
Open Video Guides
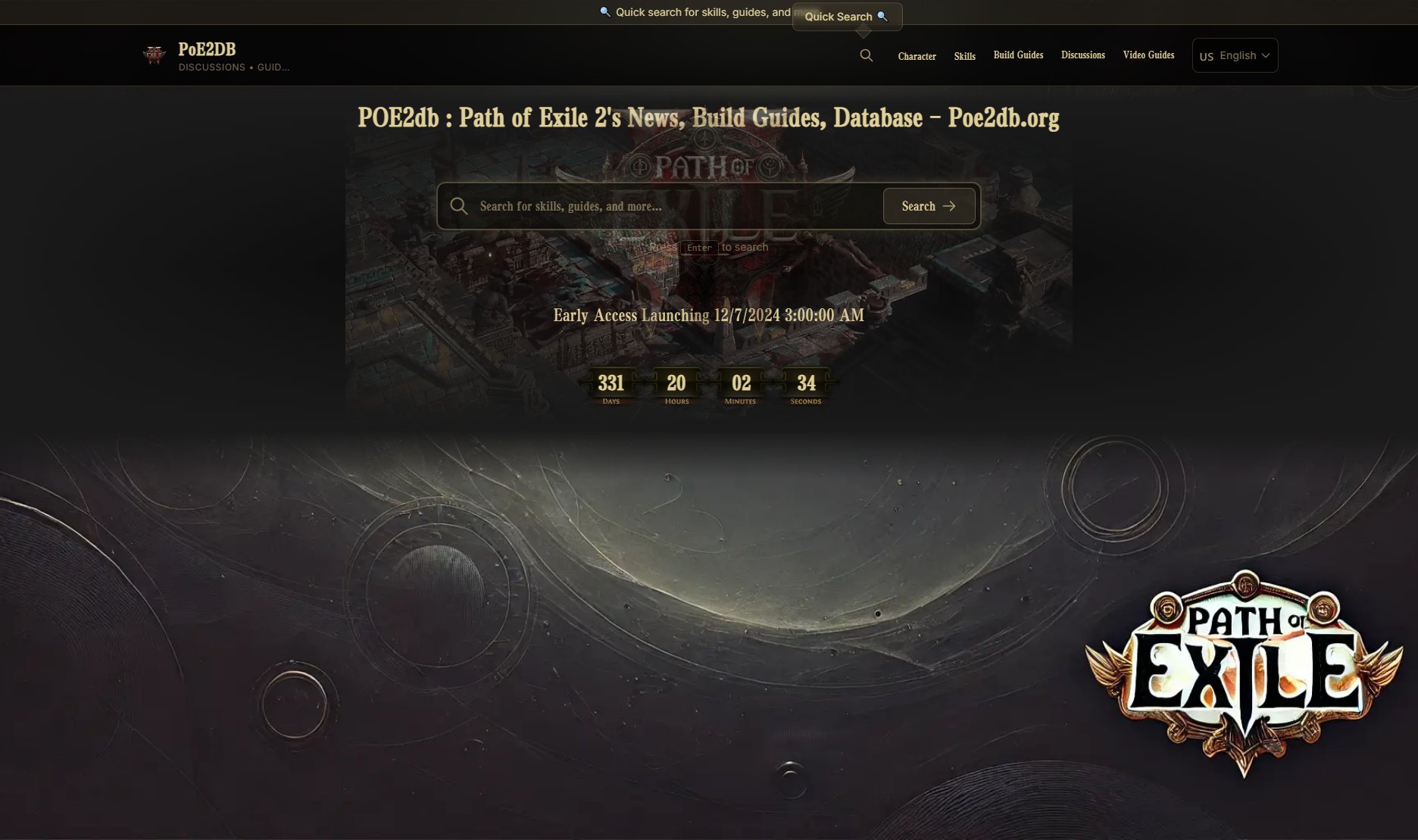(x=1148, y=55)
